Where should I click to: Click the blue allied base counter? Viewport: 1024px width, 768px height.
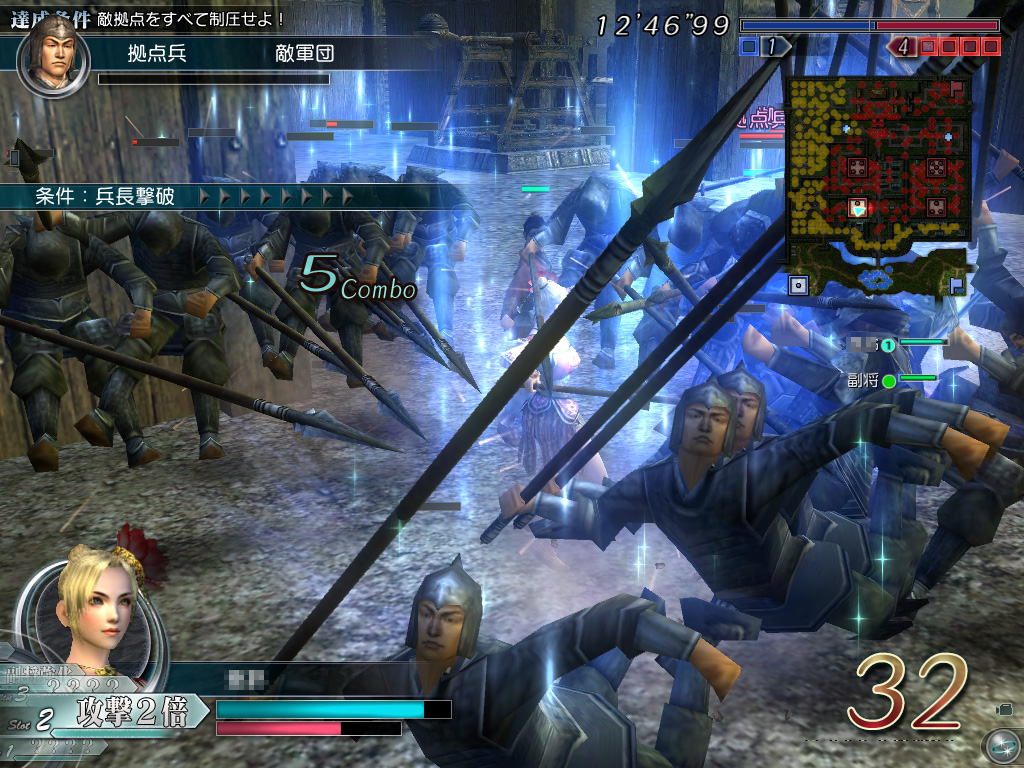pyautogui.click(x=766, y=46)
